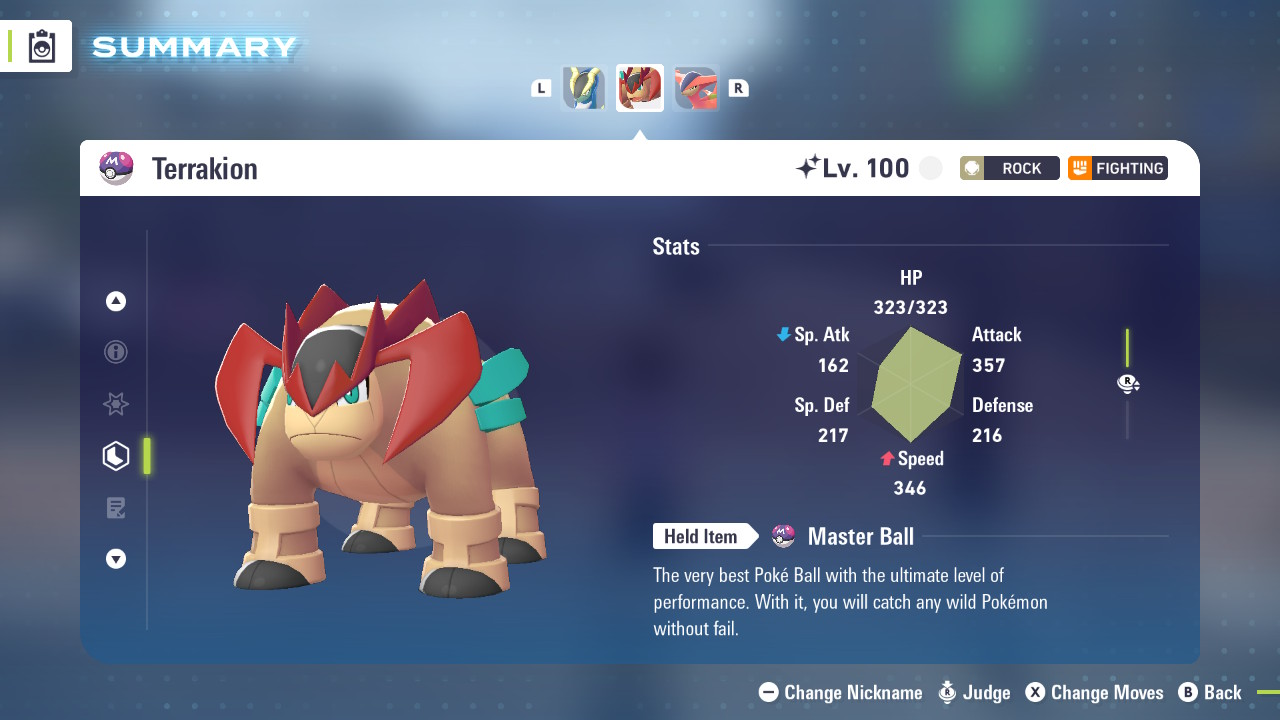
Task: Click the down arrow in the page sidebar
Action: click(116, 559)
